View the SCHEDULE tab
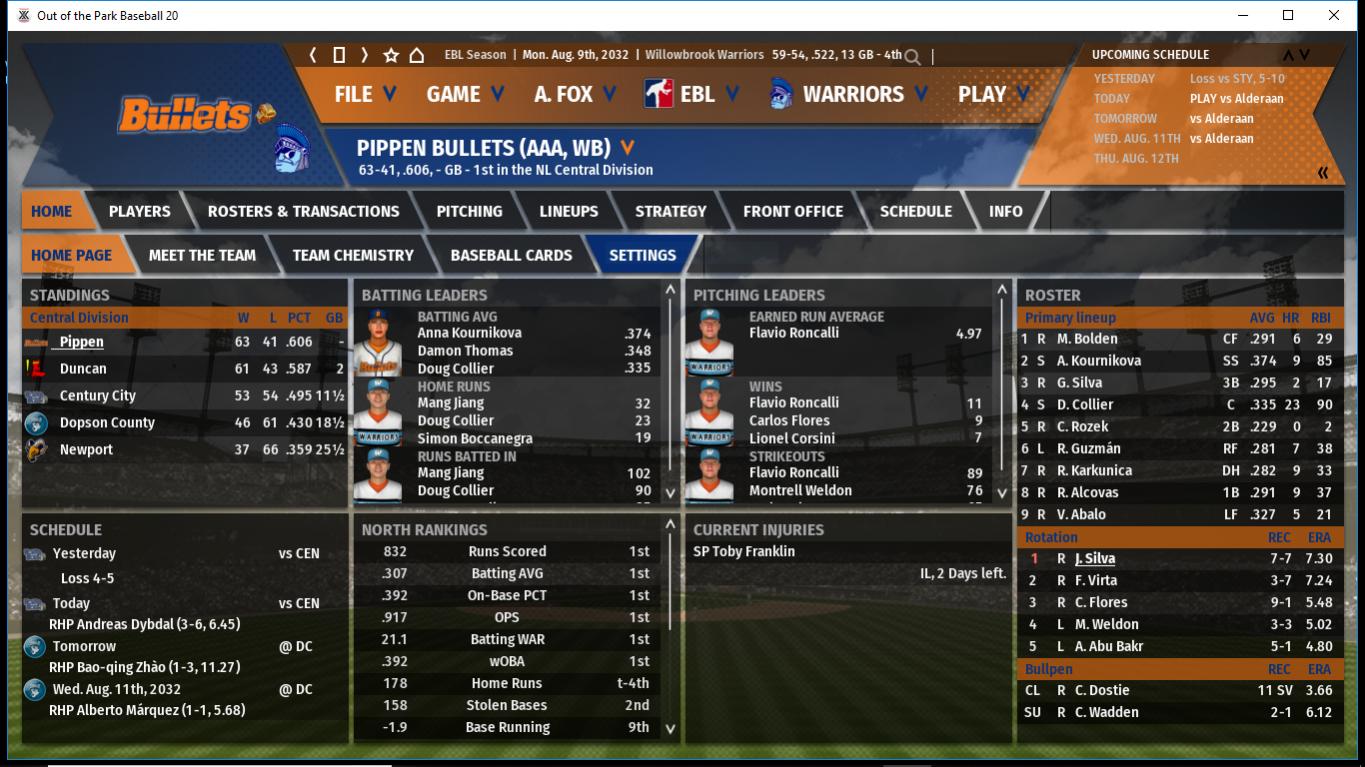The width and height of the screenshot is (1365, 767). pos(915,211)
